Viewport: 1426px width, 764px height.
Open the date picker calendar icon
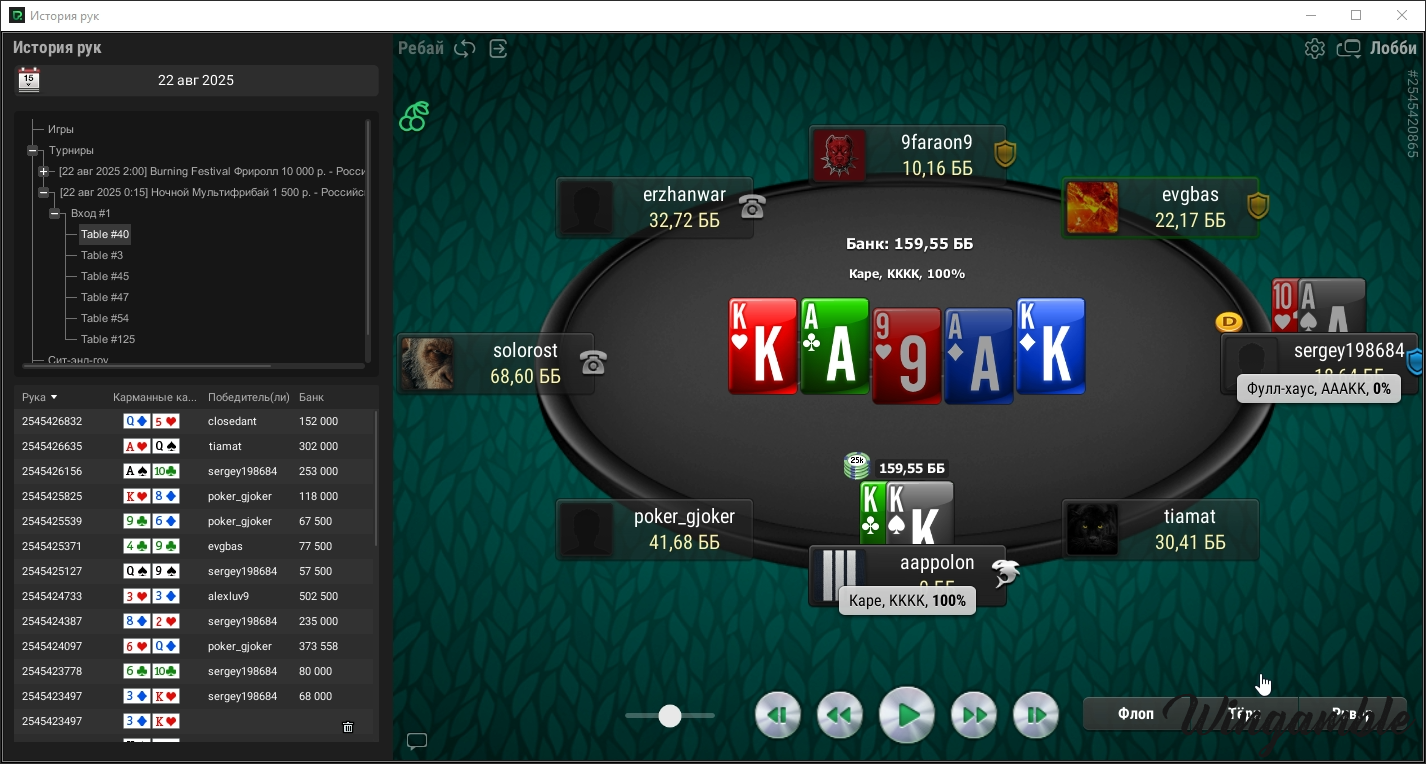29,80
